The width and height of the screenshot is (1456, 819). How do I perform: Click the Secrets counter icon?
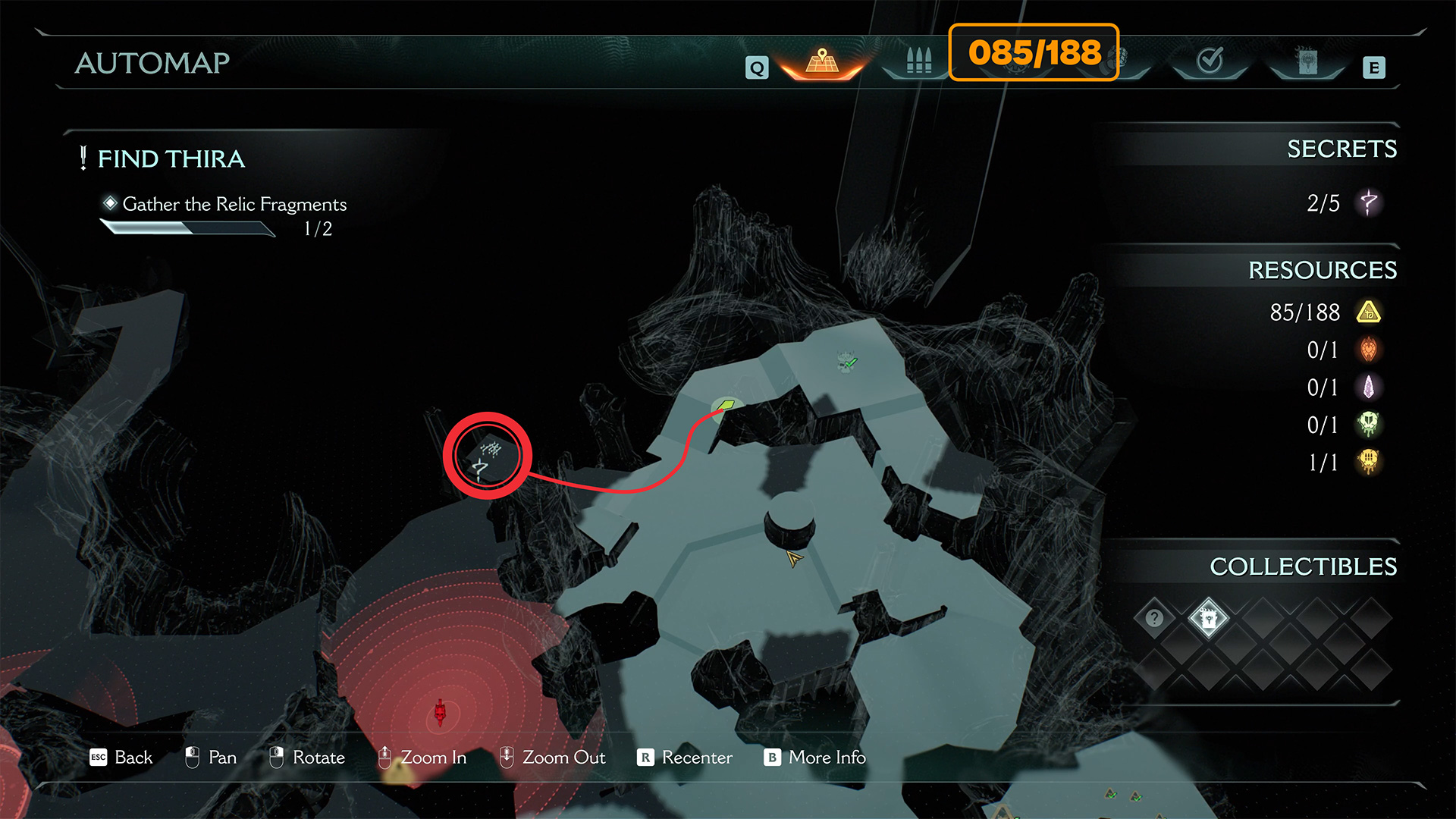click(1368, 203)
